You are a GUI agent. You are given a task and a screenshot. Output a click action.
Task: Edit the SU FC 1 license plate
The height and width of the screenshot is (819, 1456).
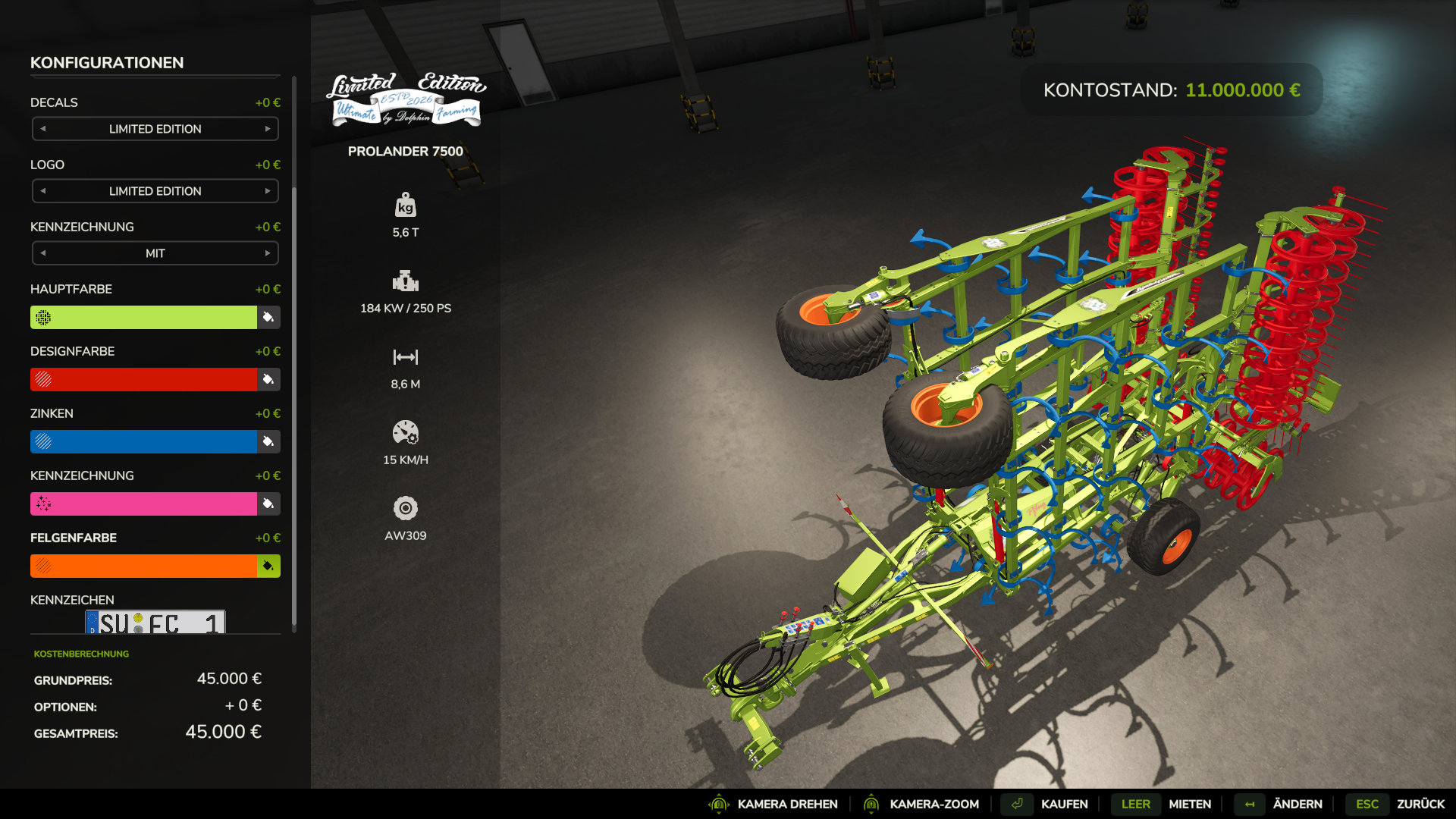click(155, 623)
